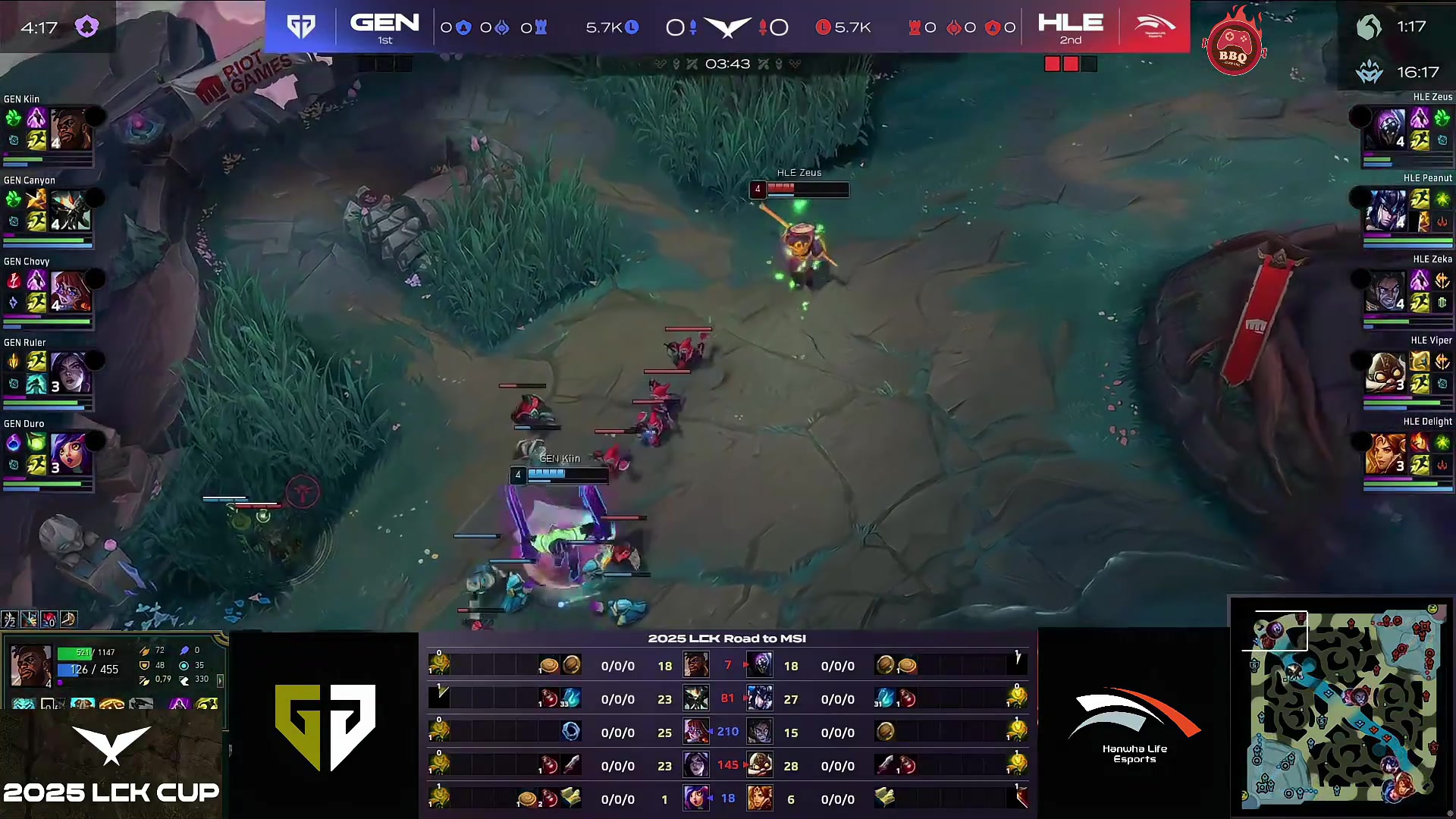
Task: Click the Gen.G logo in the top scorebar
Action: pos(301,27)
